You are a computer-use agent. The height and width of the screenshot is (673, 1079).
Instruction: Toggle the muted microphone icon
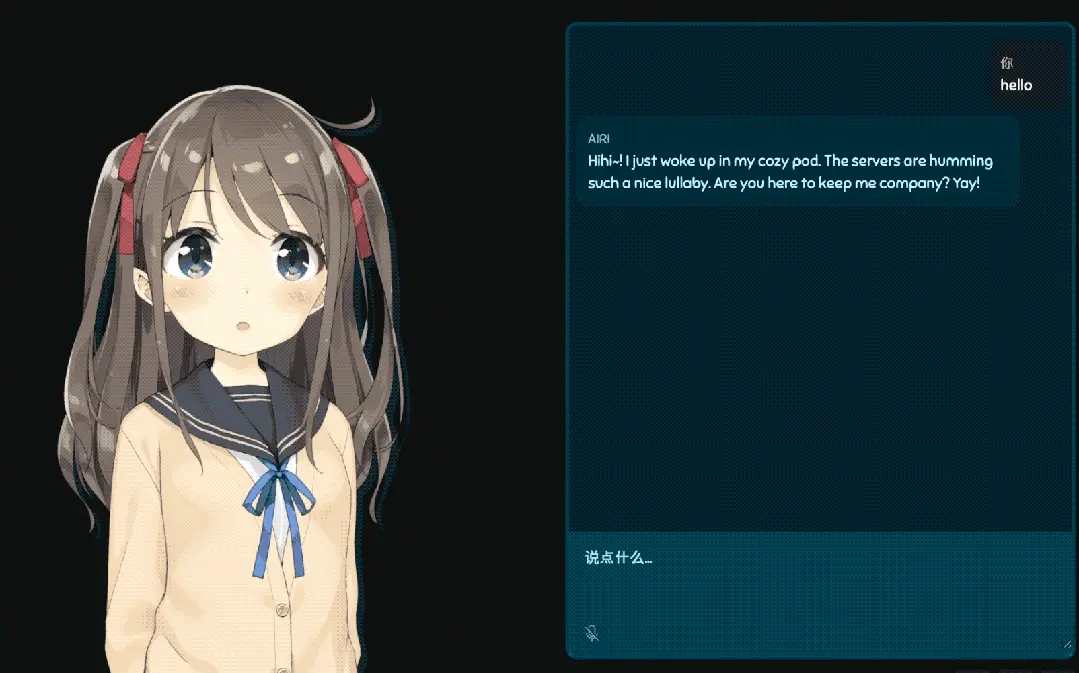pos(592,633)
